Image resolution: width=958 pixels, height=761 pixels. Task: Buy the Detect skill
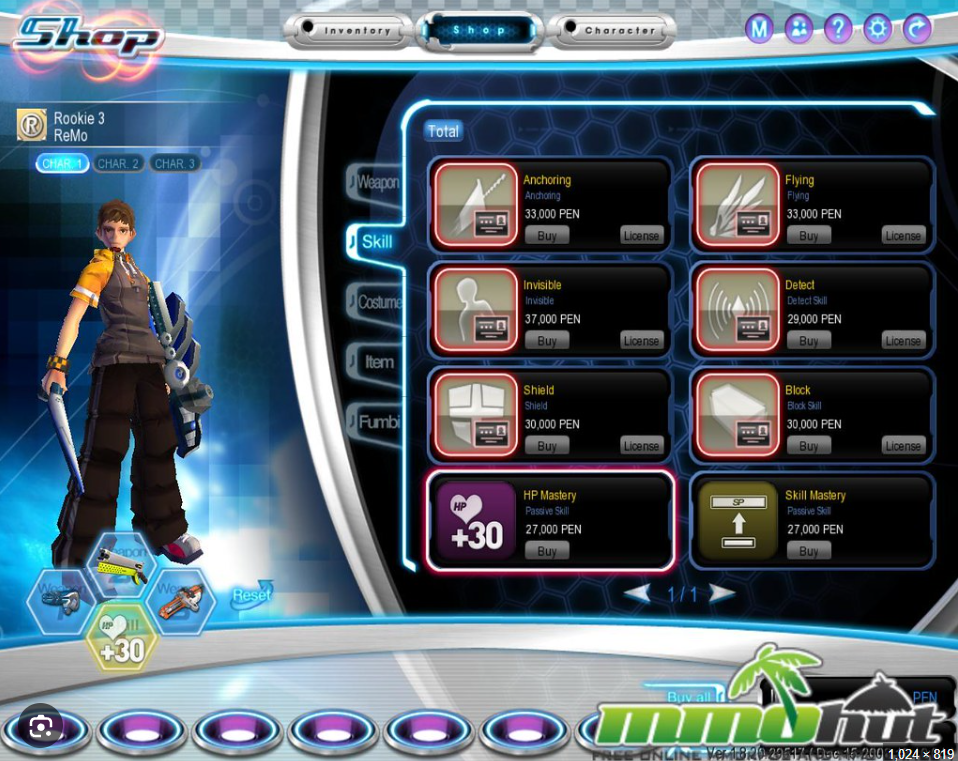809,341
